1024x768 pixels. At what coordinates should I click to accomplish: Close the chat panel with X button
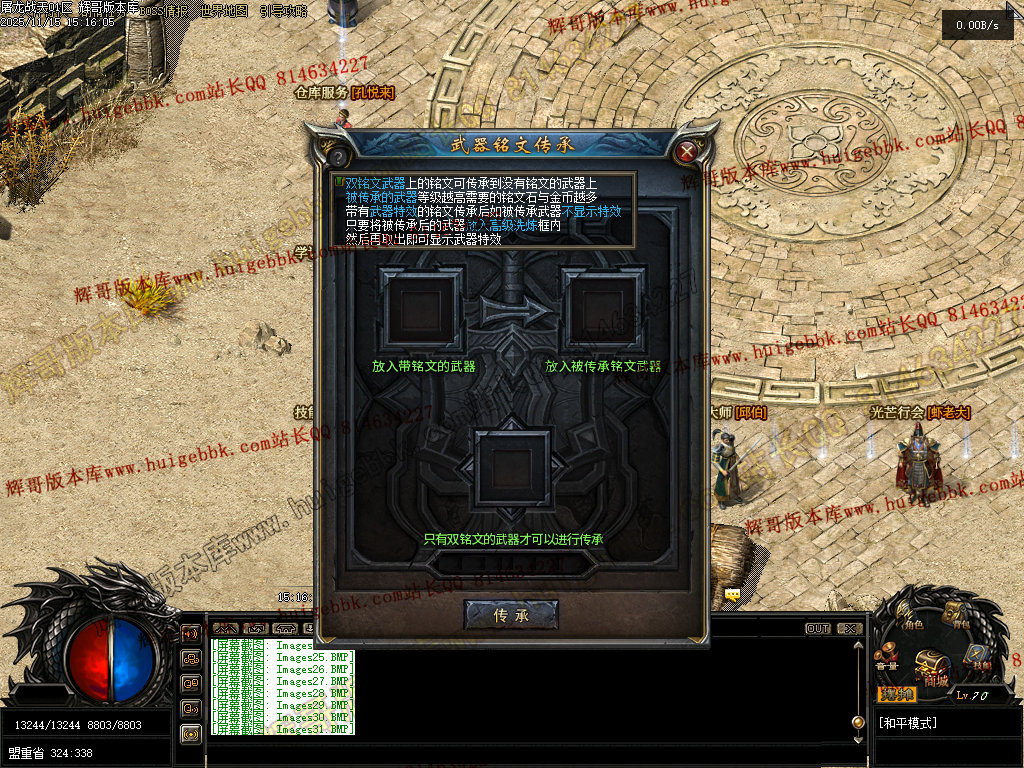tap(850, 629)
